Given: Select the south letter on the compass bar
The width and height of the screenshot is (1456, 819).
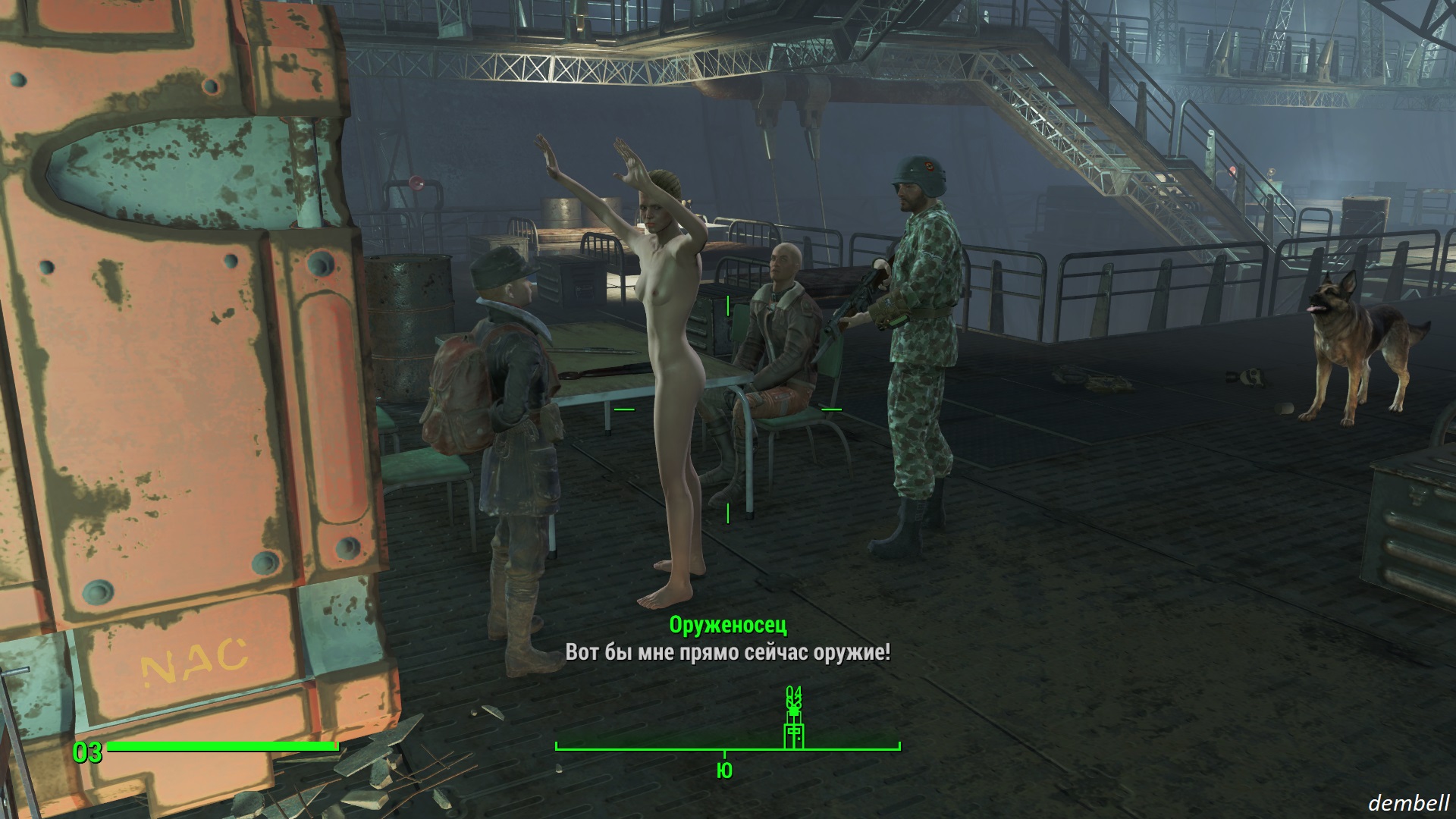Looking at the screenshot, I should 724,771.
